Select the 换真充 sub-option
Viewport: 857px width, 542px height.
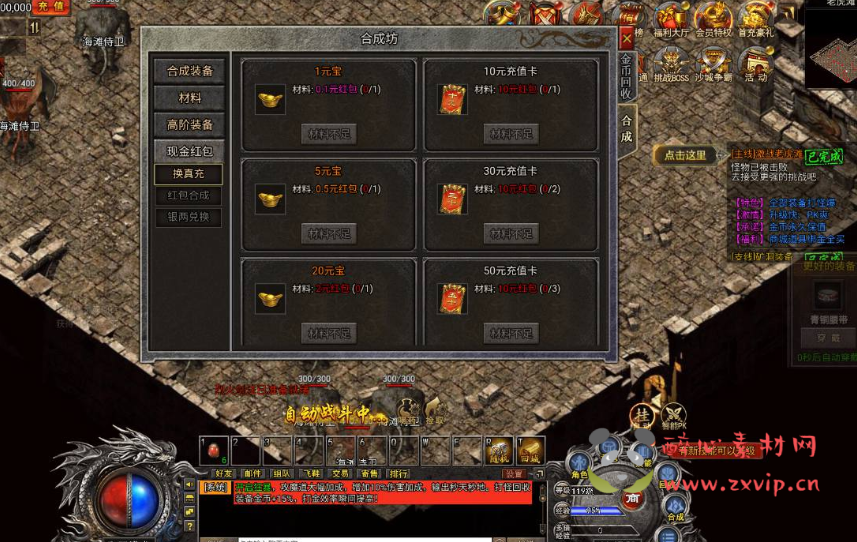pyautogui.click(x=189, y=174)
